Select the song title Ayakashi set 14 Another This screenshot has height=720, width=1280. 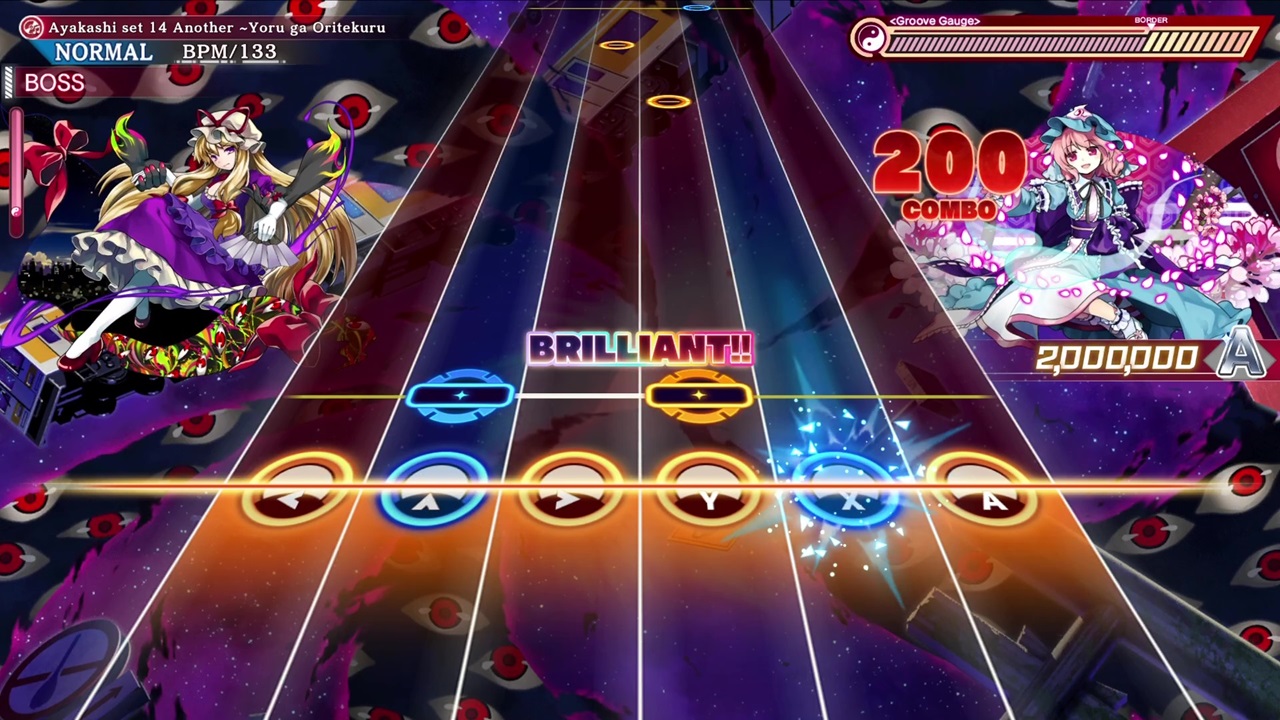click(218, 28)
